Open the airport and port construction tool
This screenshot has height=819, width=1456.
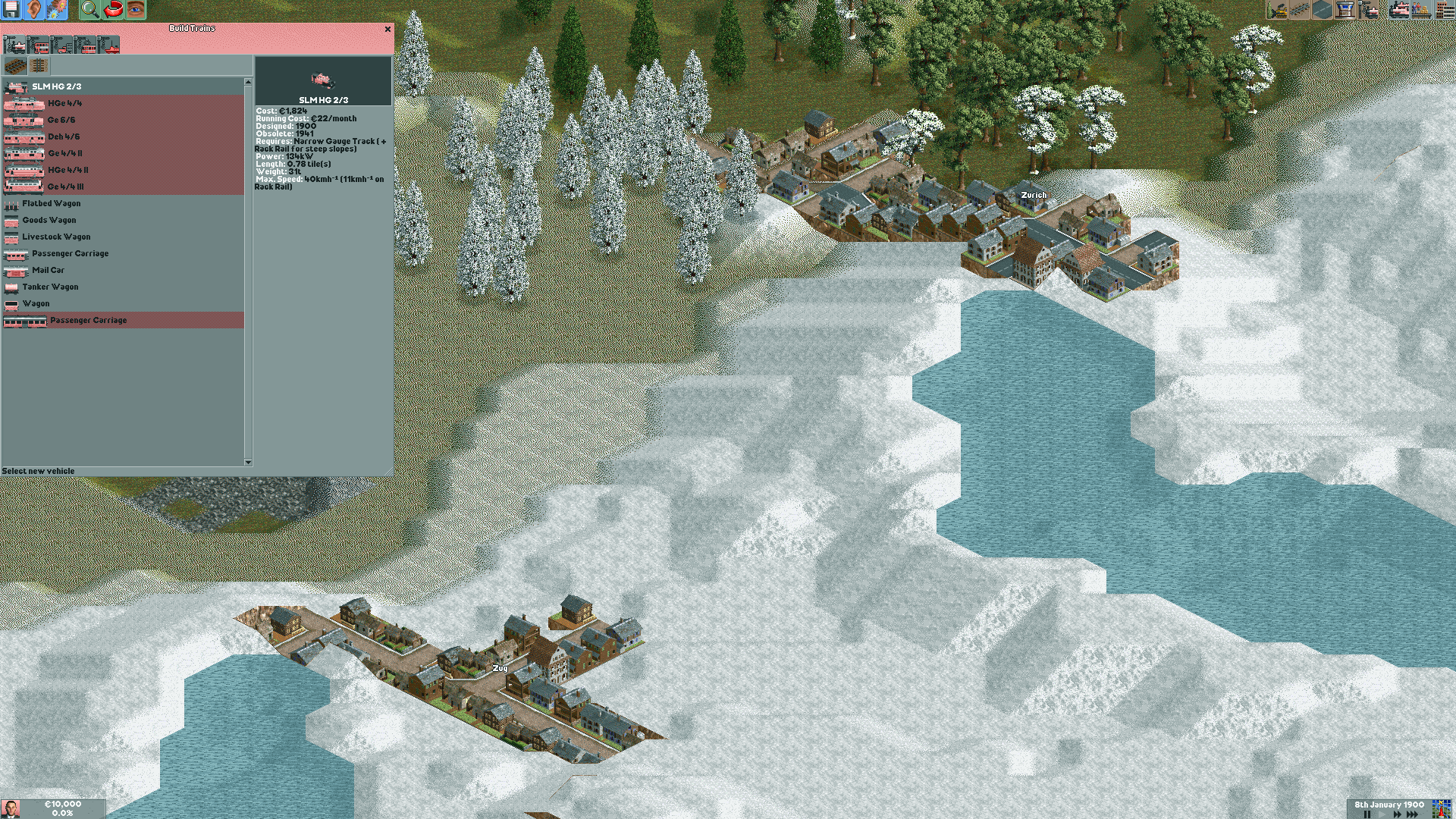(x=1342, y=9)
